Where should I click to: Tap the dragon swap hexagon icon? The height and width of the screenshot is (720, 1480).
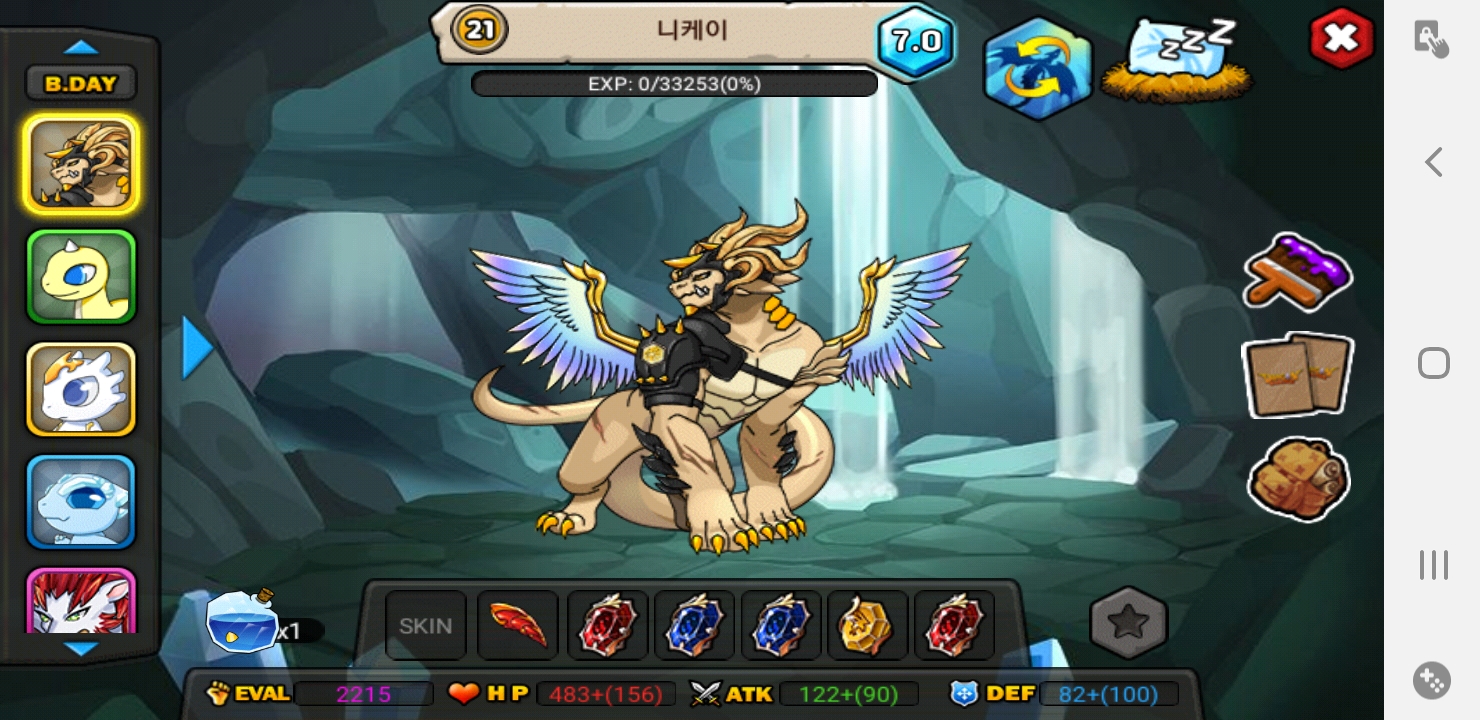[x=1037, y=69]
